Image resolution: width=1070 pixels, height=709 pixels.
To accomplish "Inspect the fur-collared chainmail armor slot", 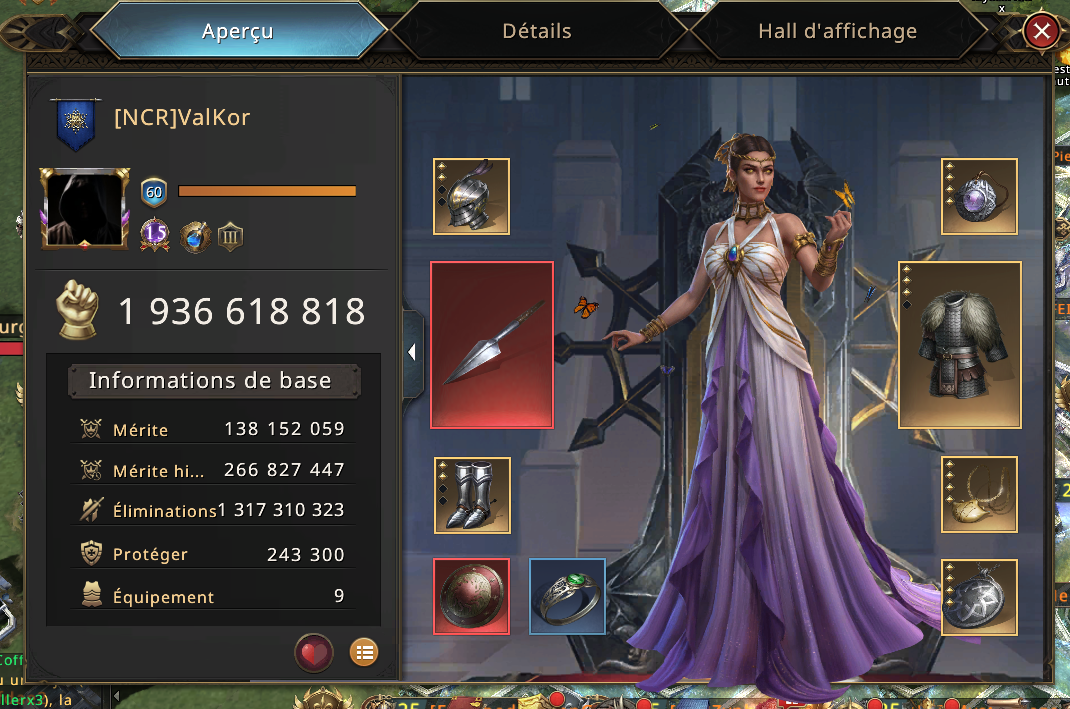I will [x=960, y=345].
